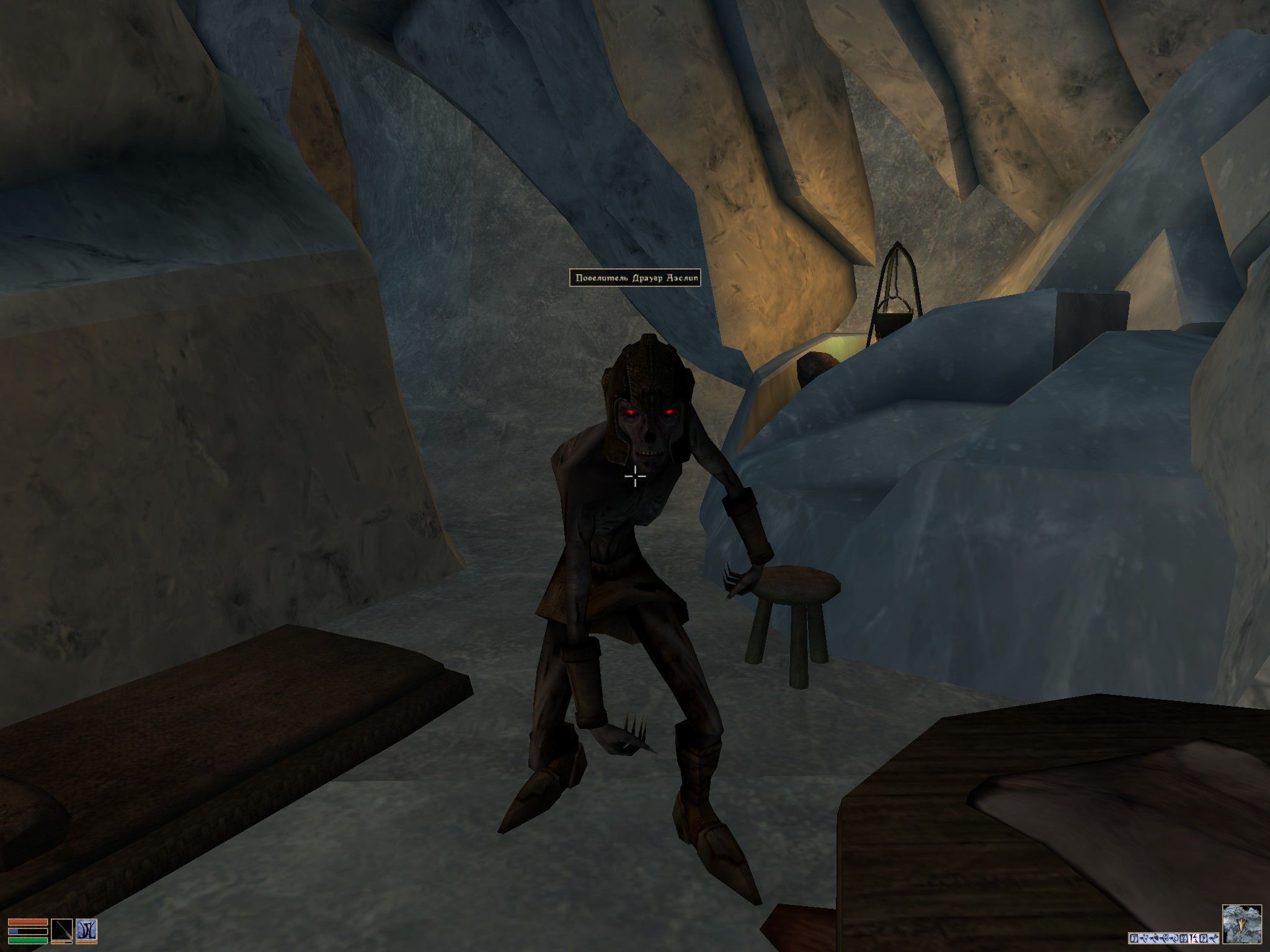This screenshot has width=1270, height=952.
Task: Click the first icon in the active effects bar
Action: tap(1134, 938)
